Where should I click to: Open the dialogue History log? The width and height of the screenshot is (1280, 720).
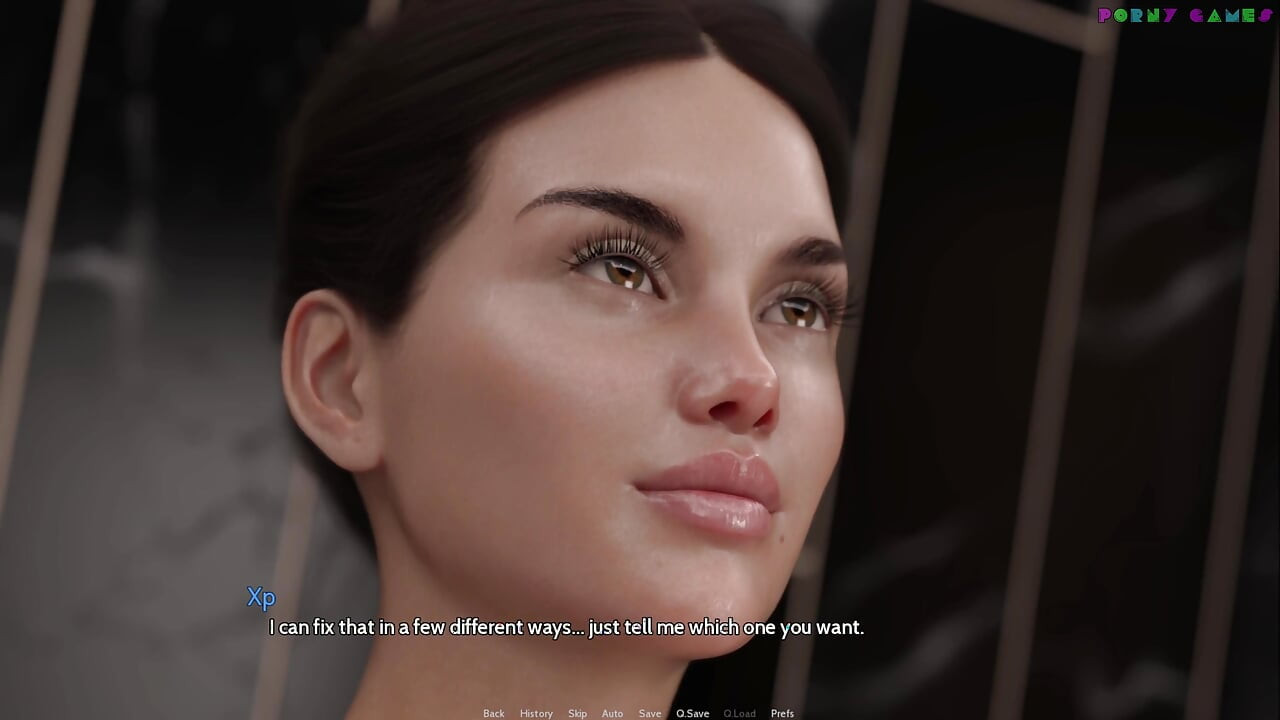[536, 713]
